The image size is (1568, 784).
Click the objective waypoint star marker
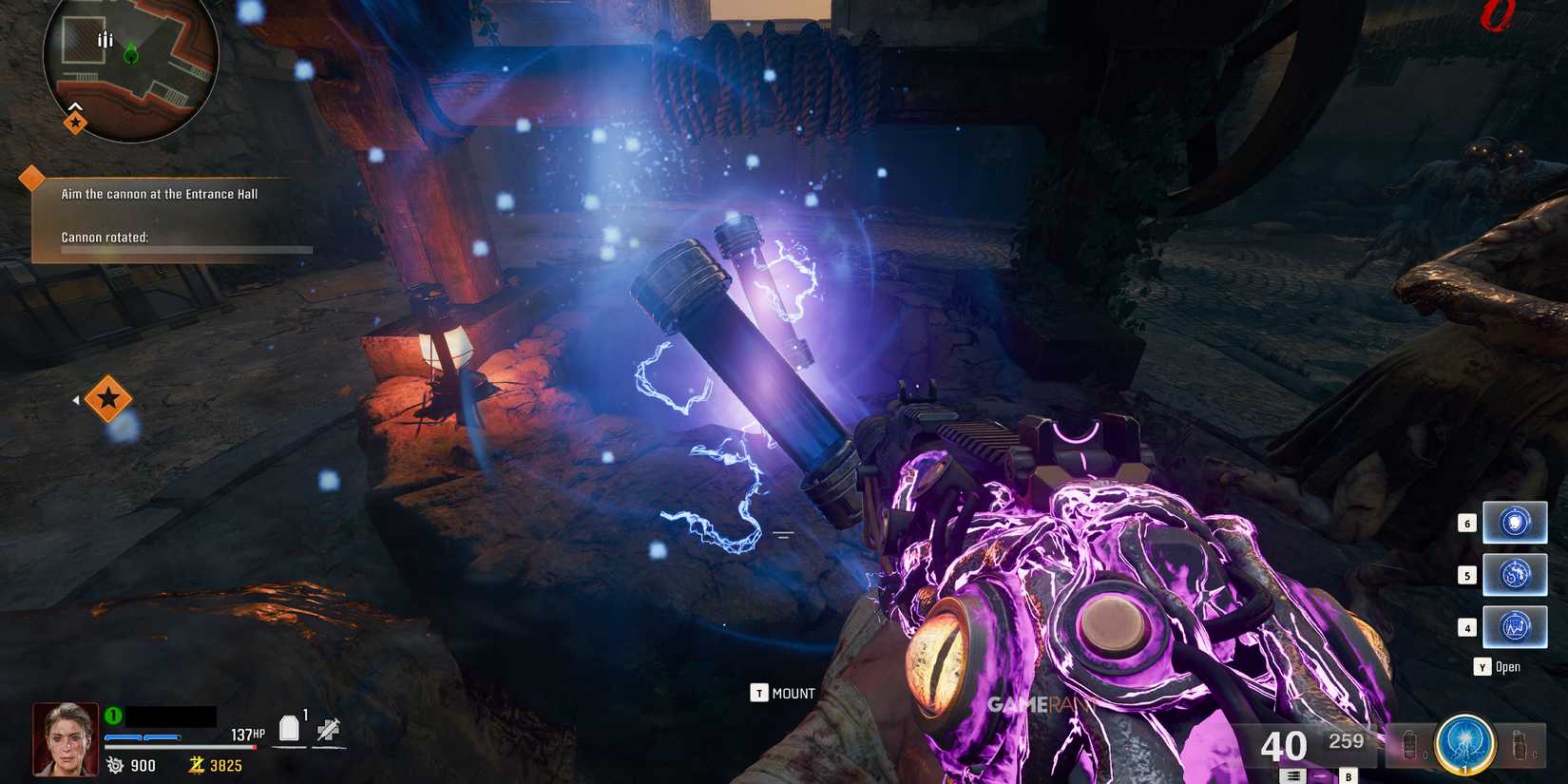coord(107,399)
